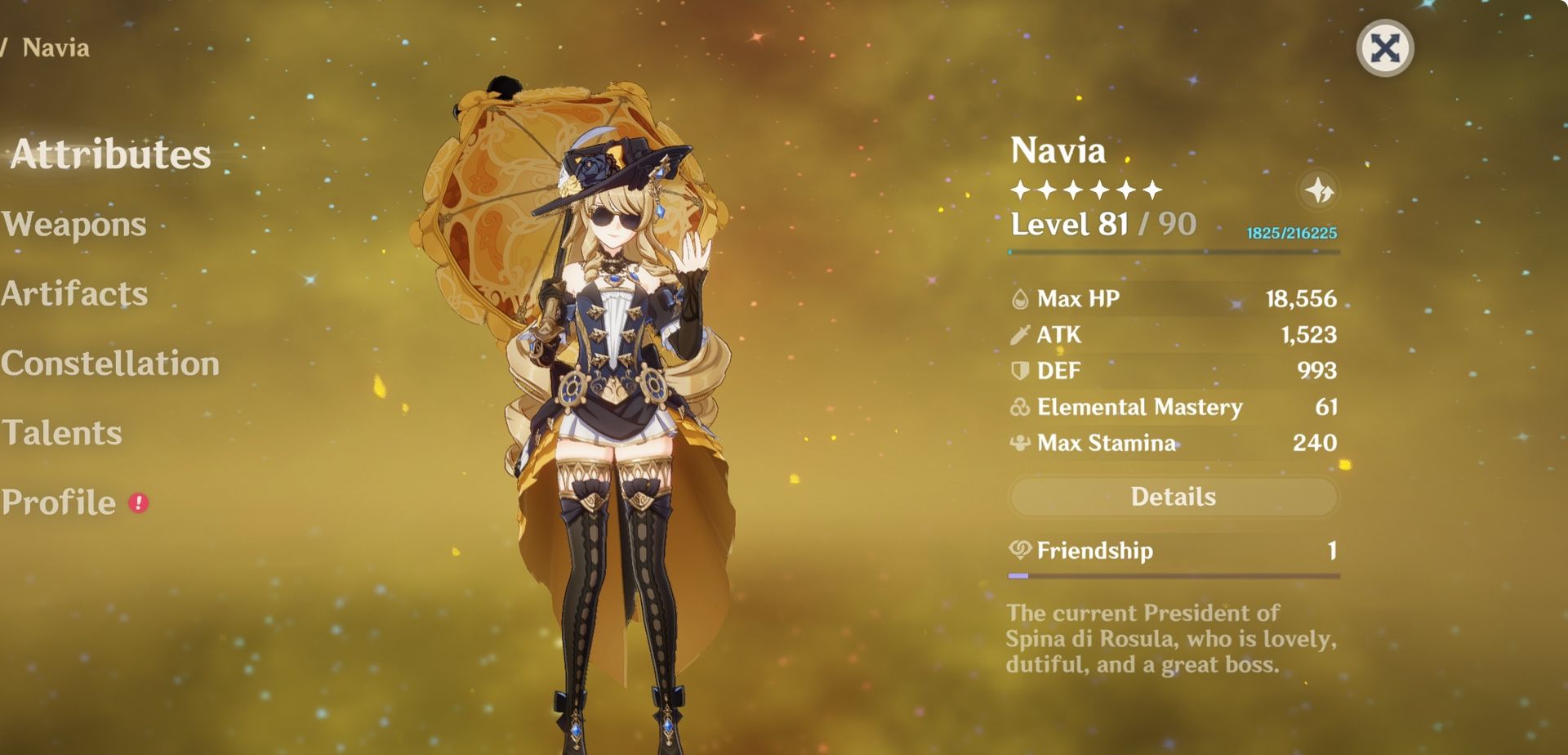Screen dimensions: 1568x755
Task: Open the Talents menu entry
Action: (62, 434)
